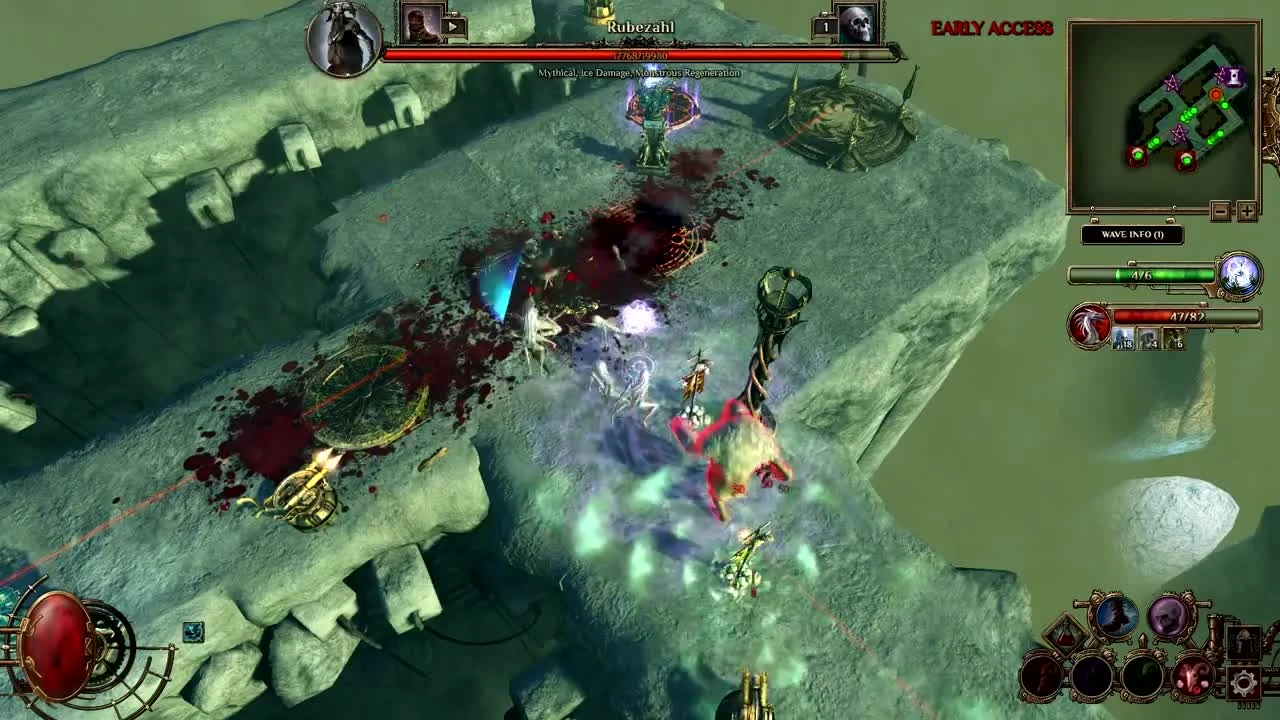
Task: Click the red rage skill in the bottom skill bar
Action: coord(1192,677)
